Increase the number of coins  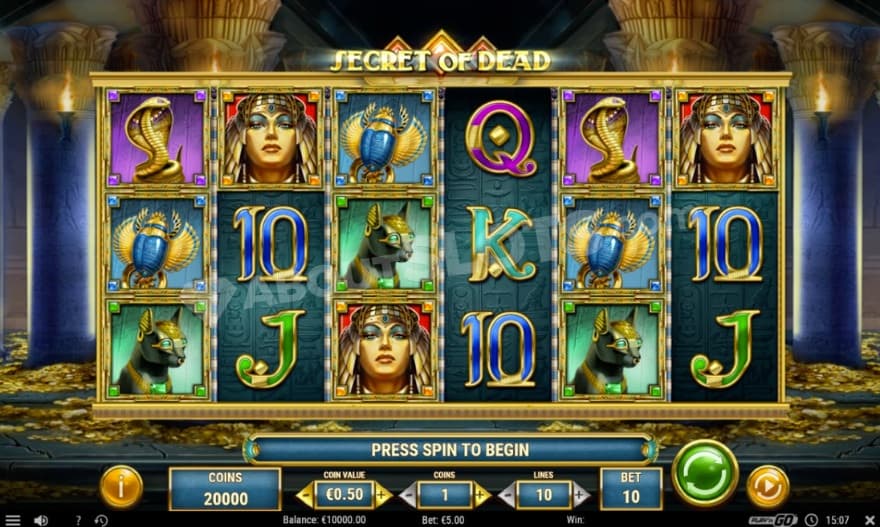482,494
